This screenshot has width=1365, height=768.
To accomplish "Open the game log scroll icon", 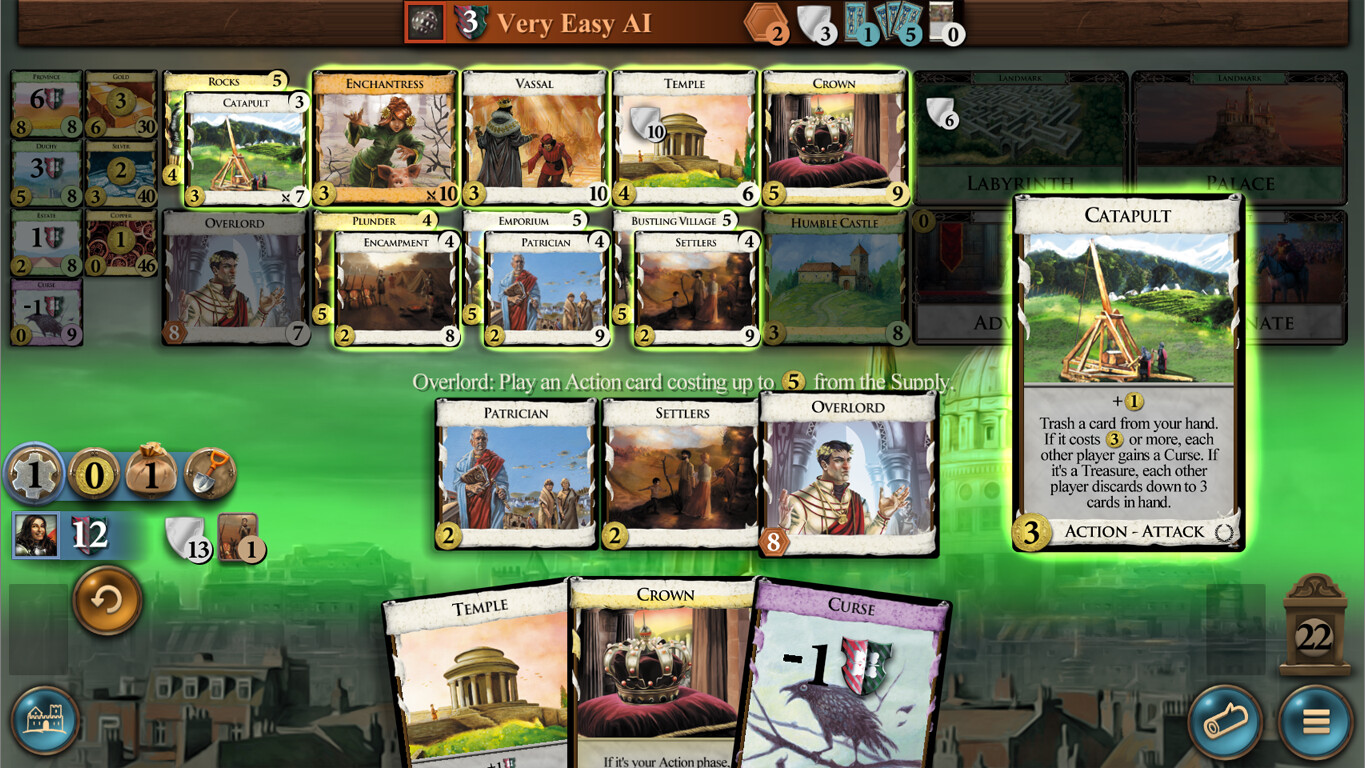I will click(x=1224, y=721).
